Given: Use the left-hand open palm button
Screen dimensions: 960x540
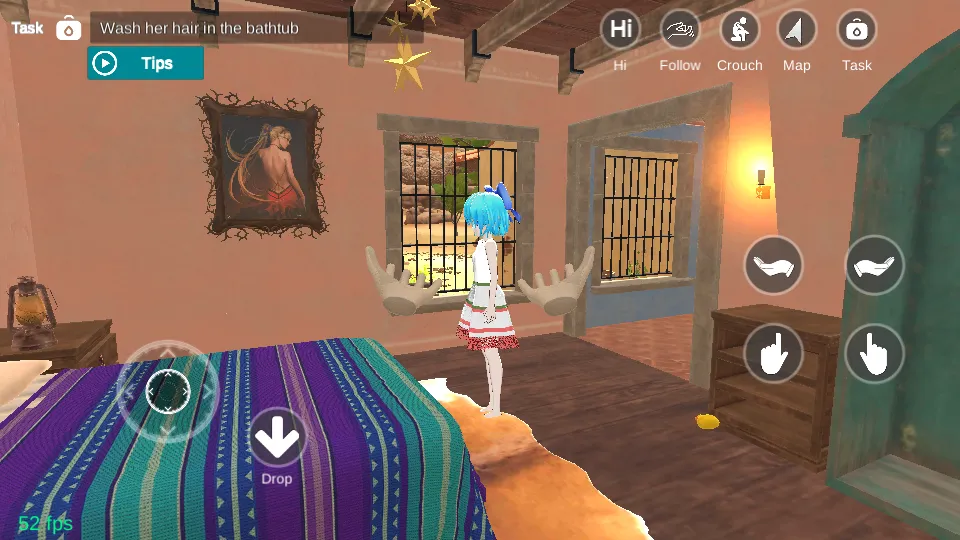Looking at the screenshot, I should 773,265.
